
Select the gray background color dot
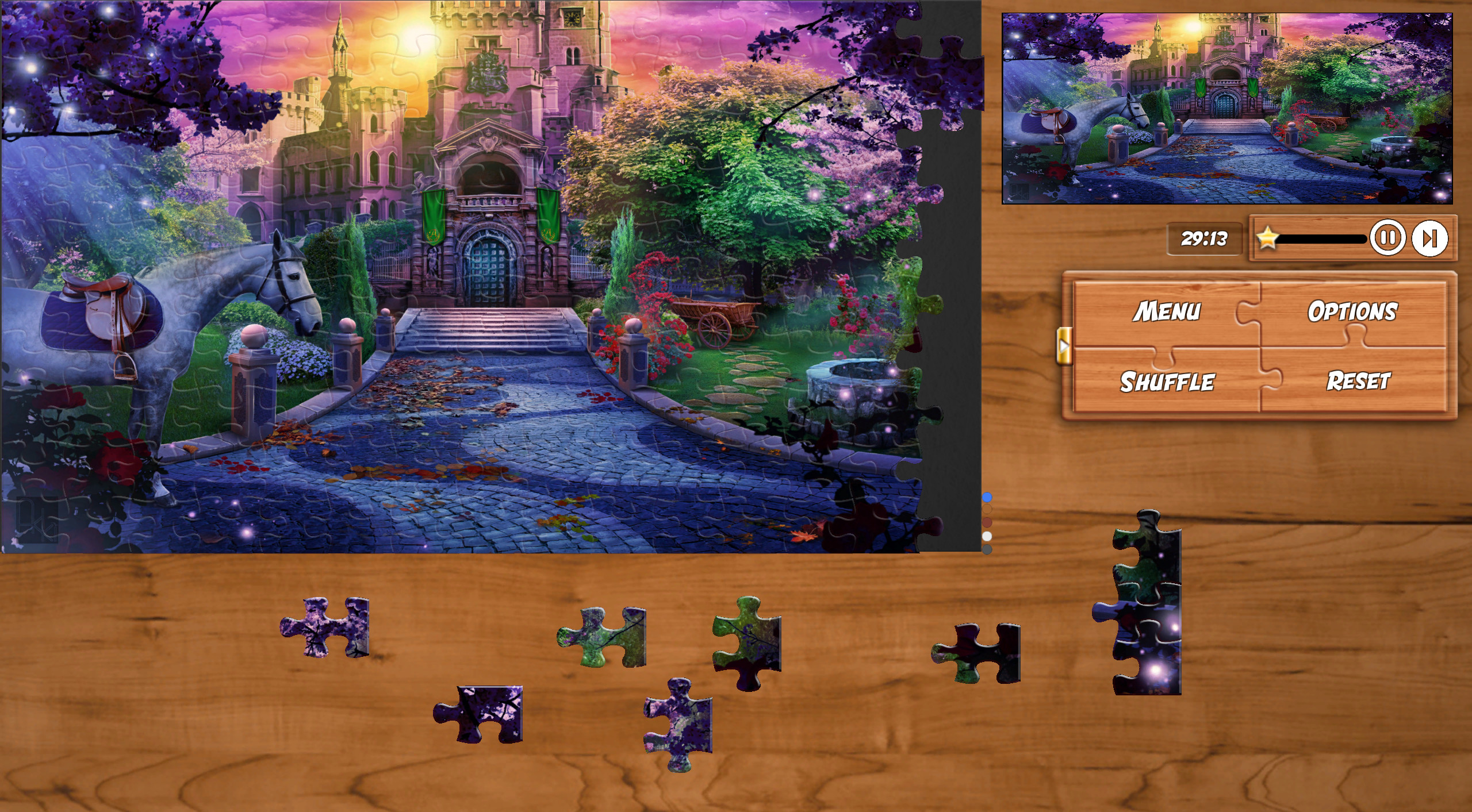[987, 548]
